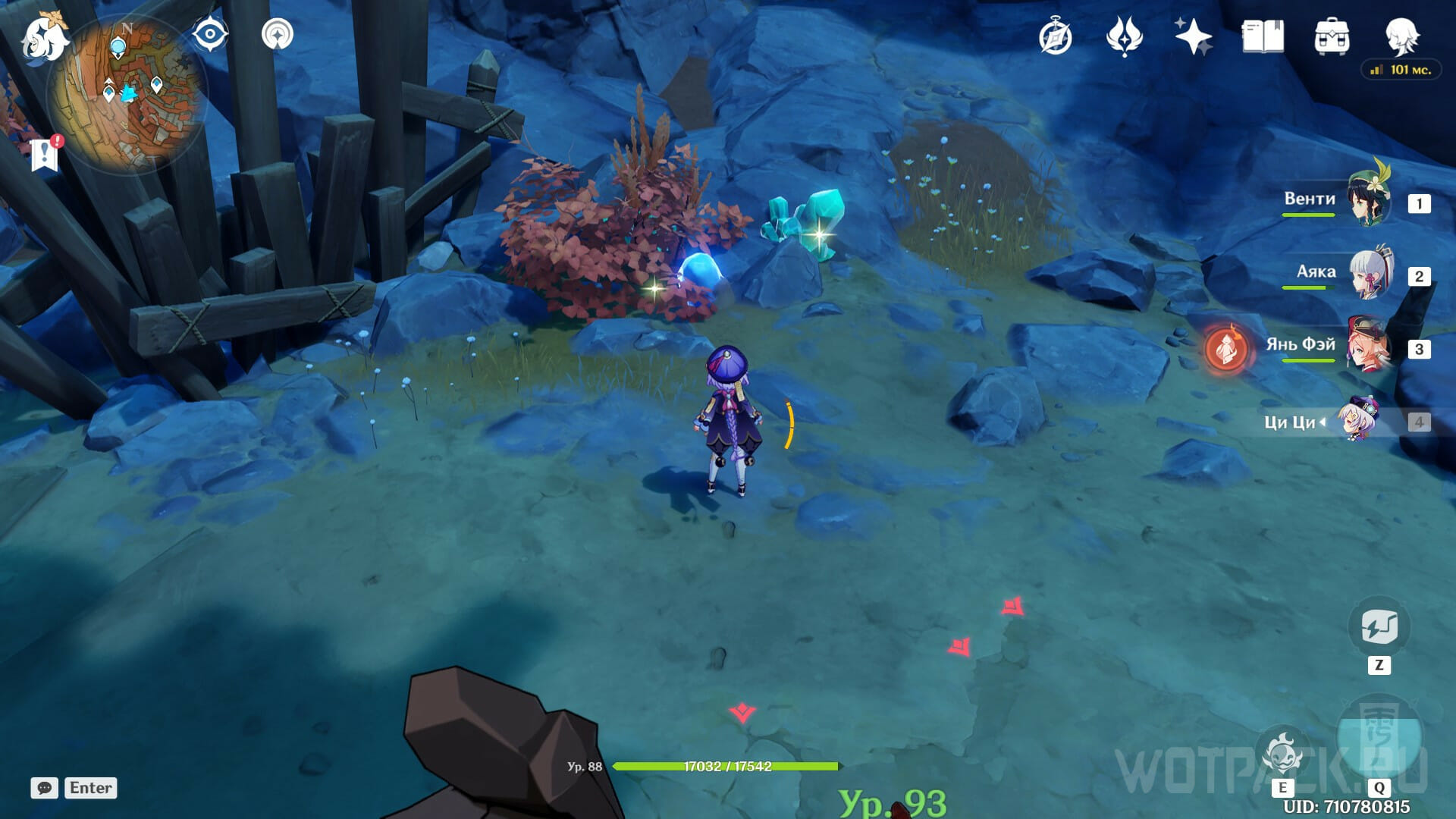
Task: Open the battle pass icon
Action: coord(1124,36)
